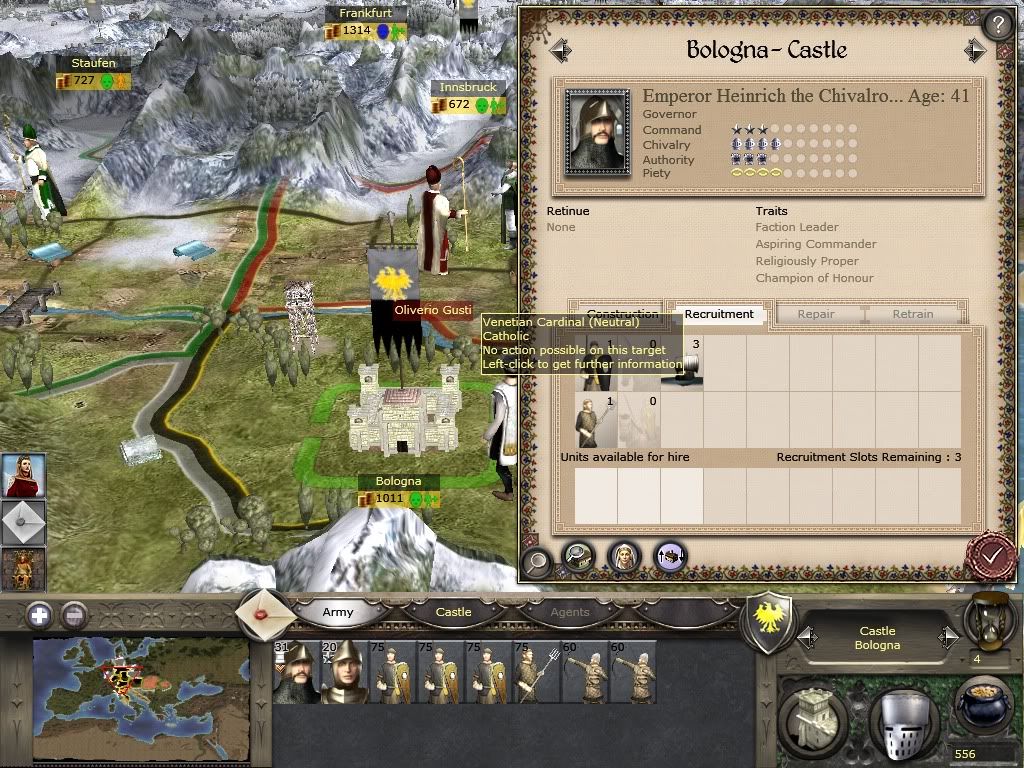Open the Agents tab

click(570, 612)
